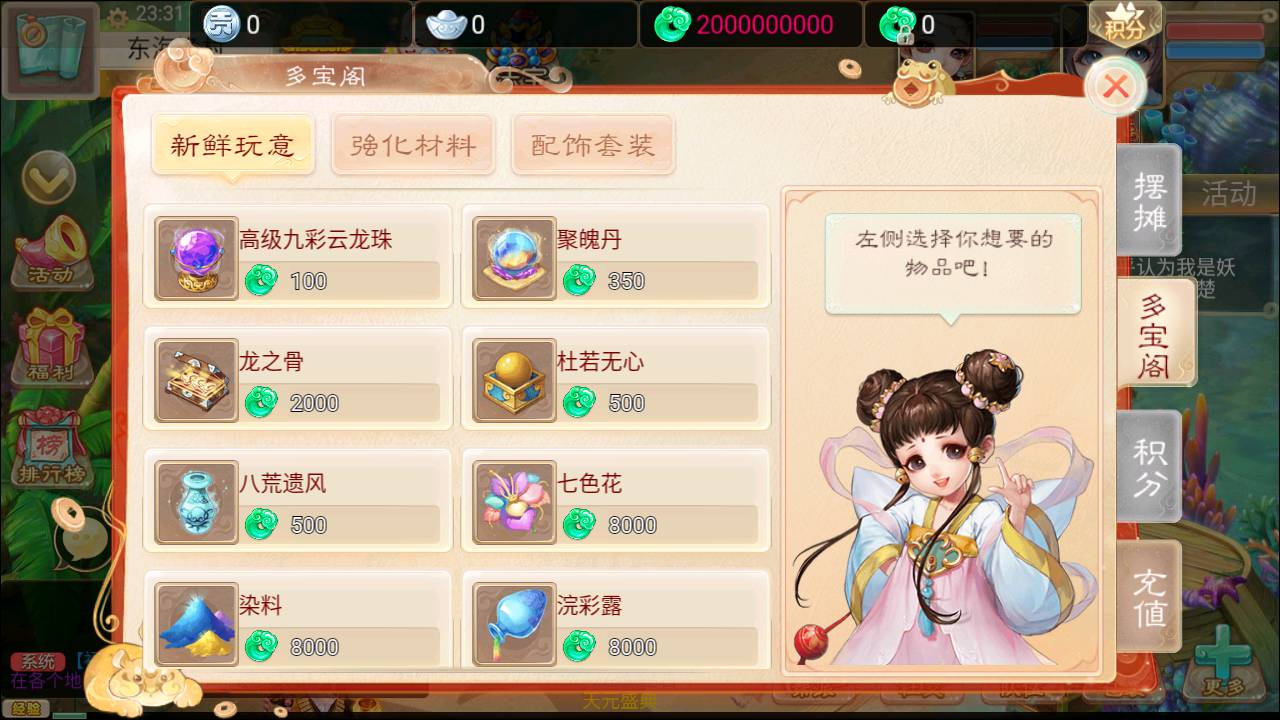The width and height of the screenshot is (1280, 720).
Task: Select the 龙之骨 item listing
Action: pyautogui.click(x=296, y=380)
